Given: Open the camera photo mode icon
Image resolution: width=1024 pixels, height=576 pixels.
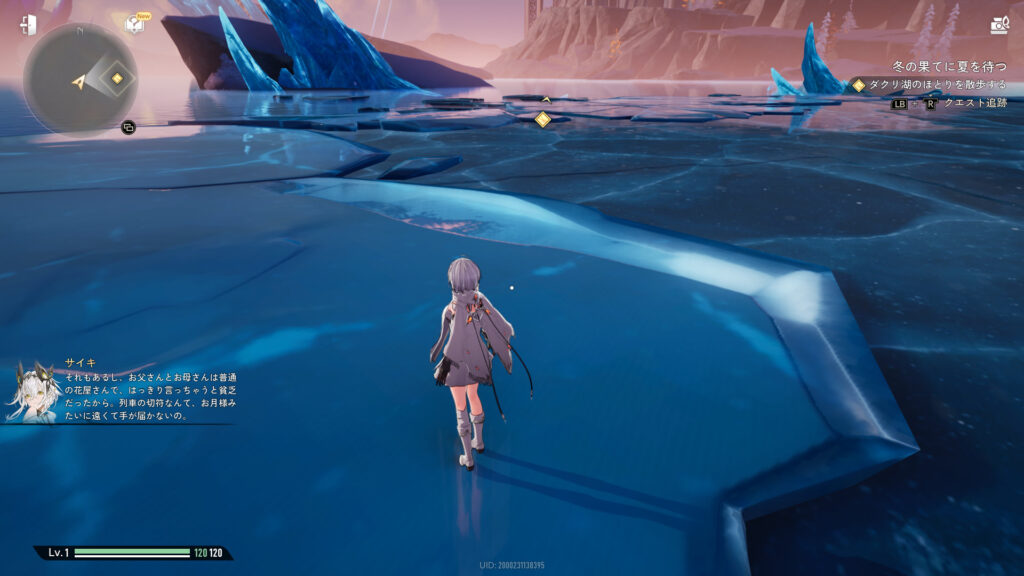Looking at the screenshot, I should tap(998, 25).
